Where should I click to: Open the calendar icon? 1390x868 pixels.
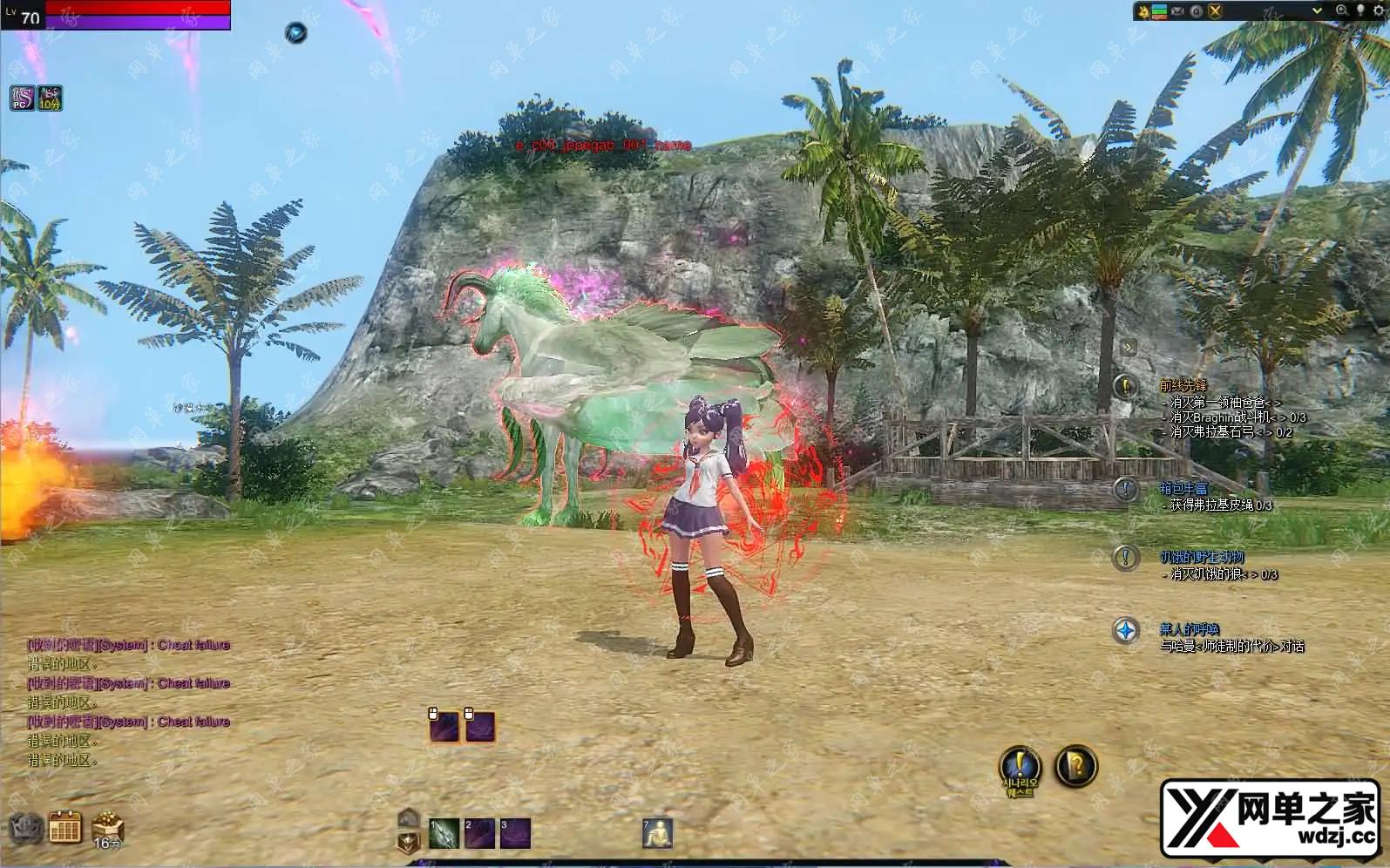pyautogui.click(x=65, y=827)
